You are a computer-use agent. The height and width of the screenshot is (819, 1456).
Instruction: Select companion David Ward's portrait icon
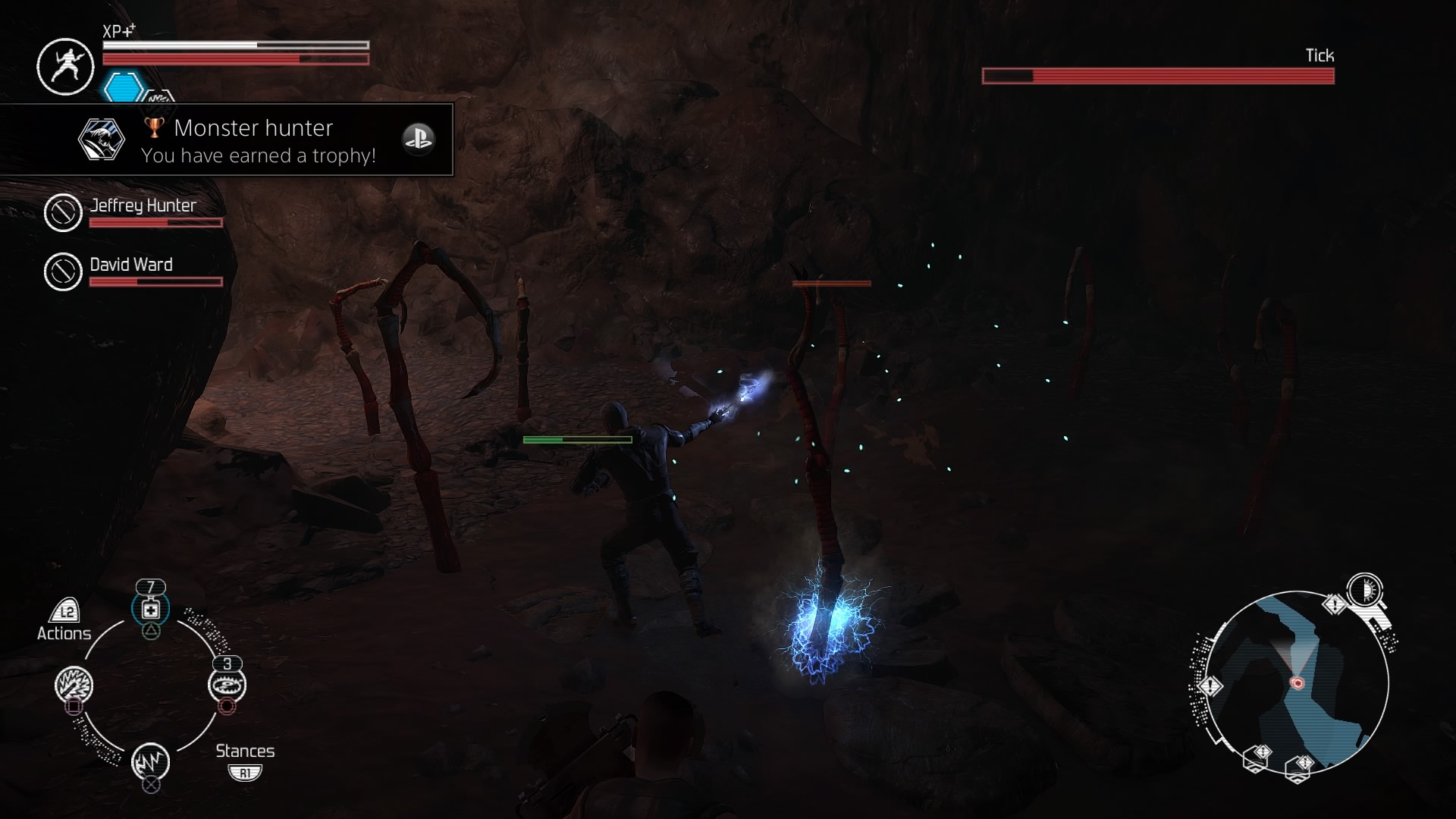pyautogui.click(x=63, y=271)
